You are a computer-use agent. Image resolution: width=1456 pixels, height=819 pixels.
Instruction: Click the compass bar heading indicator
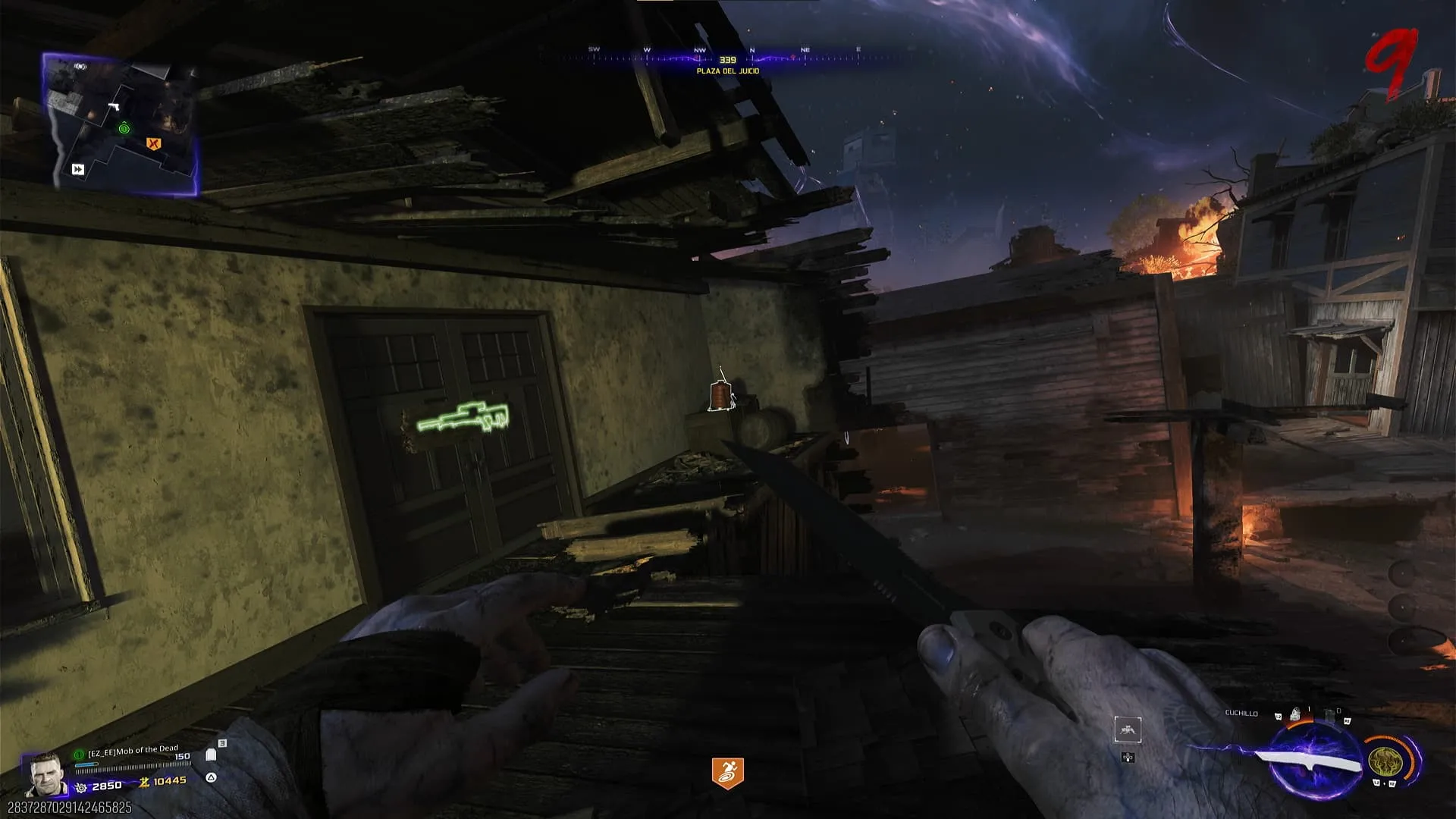pos(727,59)
